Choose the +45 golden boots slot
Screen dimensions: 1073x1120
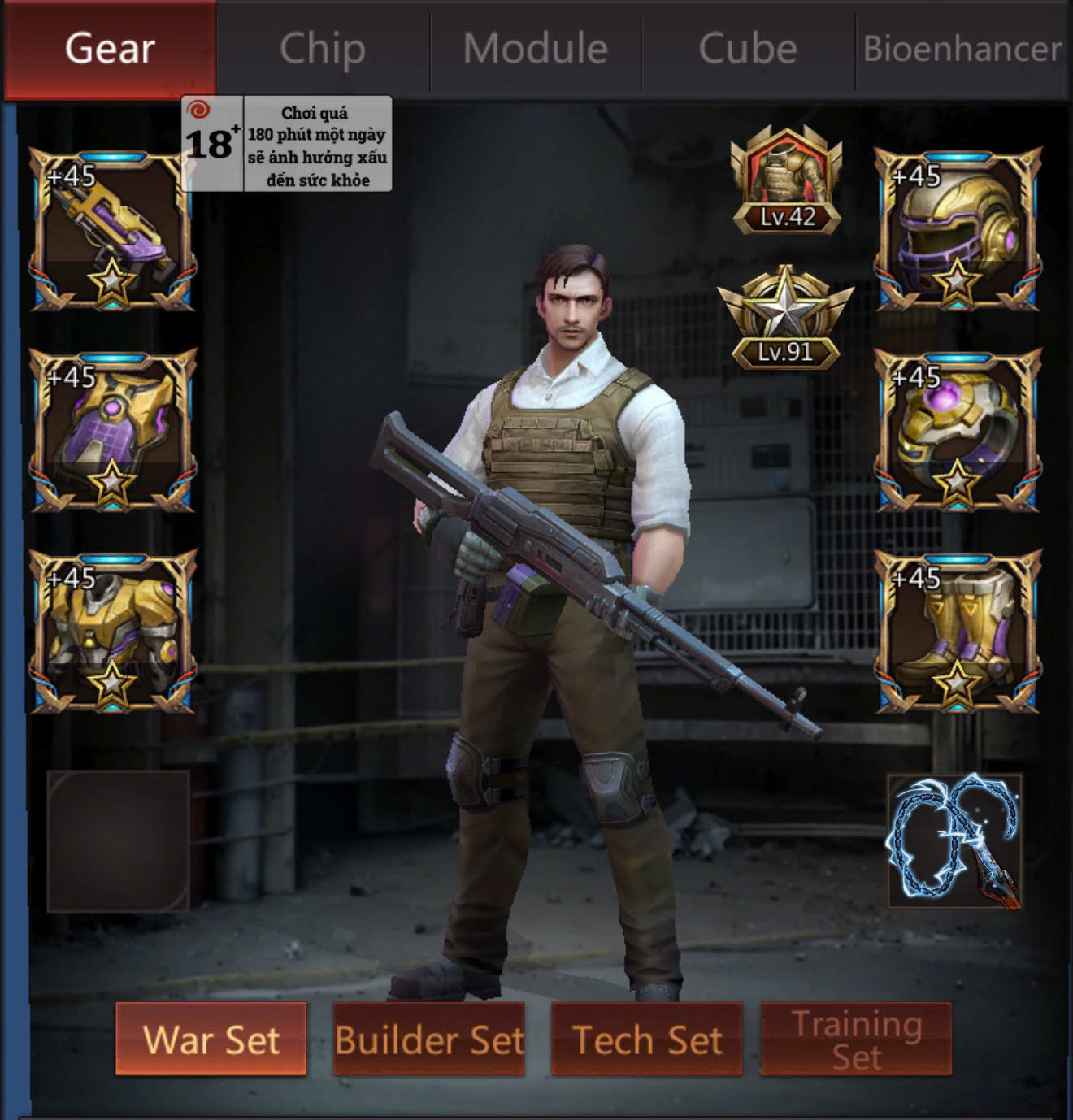(x=958, y=632)
